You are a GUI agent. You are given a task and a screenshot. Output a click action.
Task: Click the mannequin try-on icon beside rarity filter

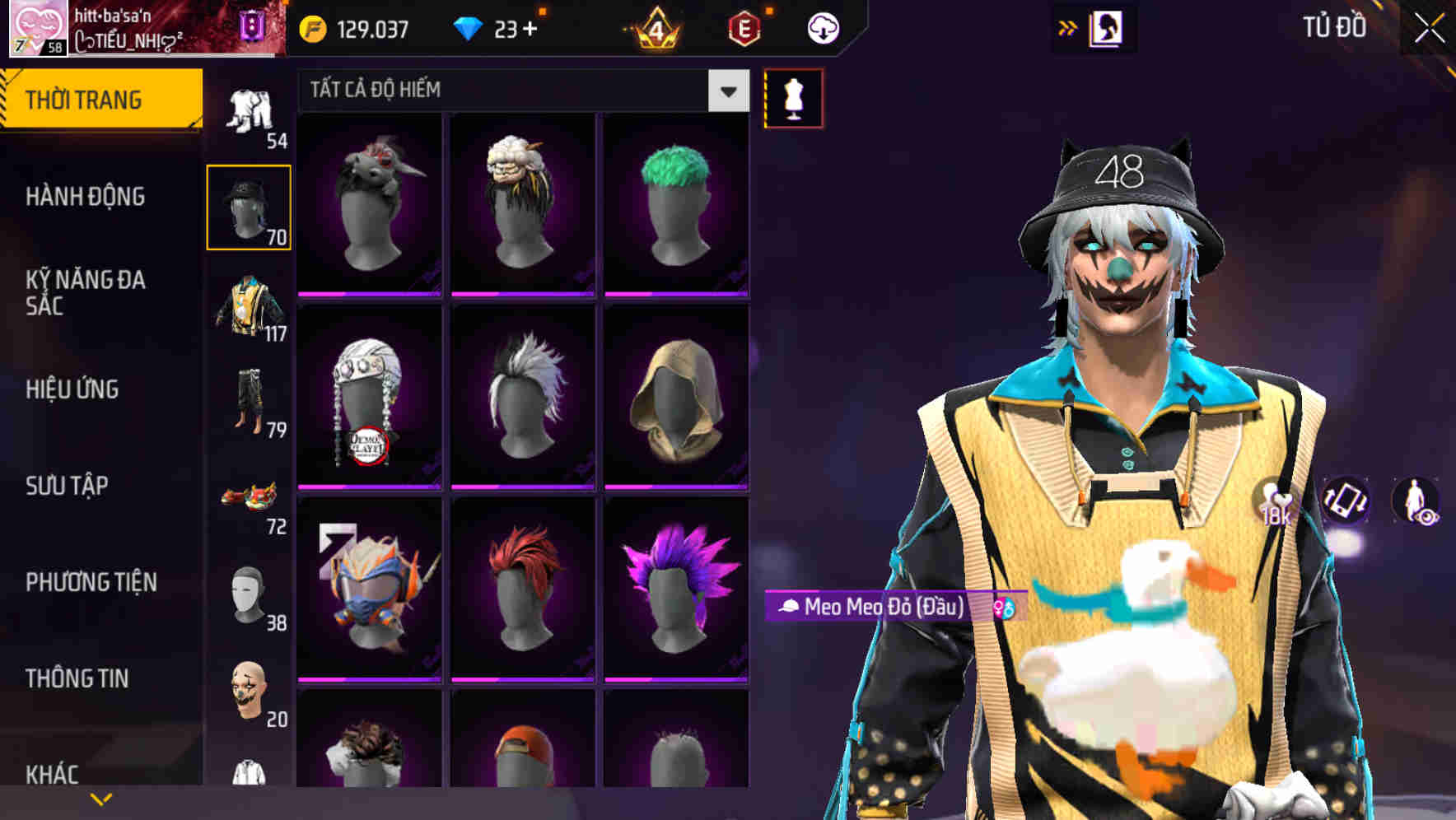tap(793, 97)
